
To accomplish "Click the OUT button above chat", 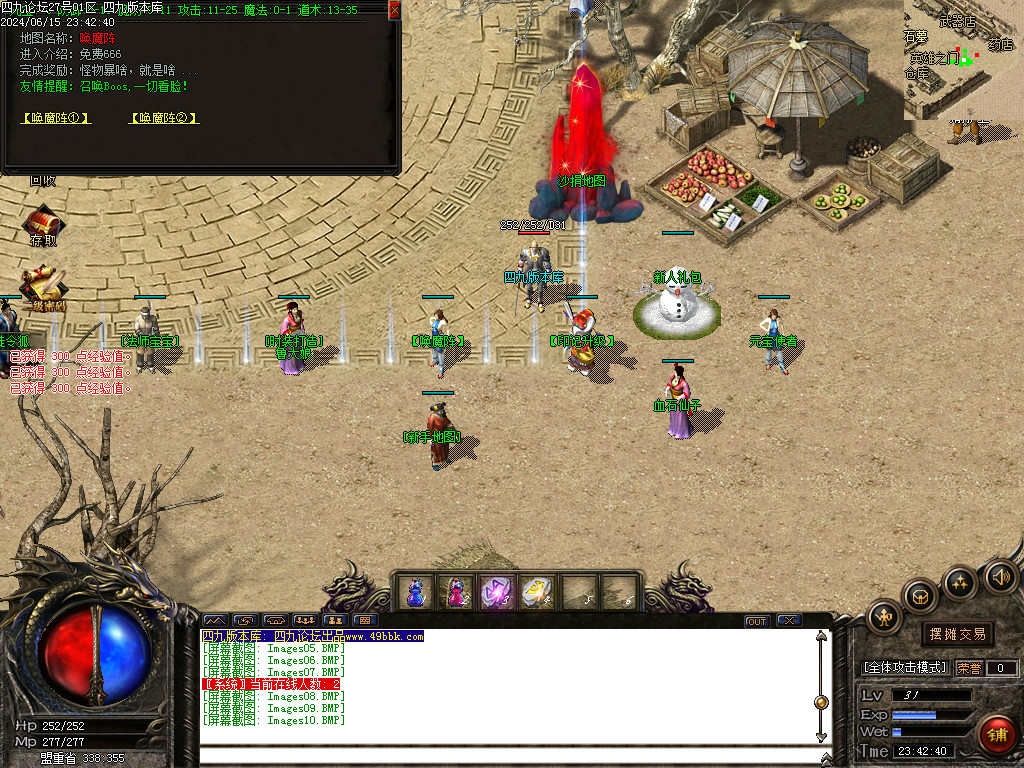I will pos(757,621).
